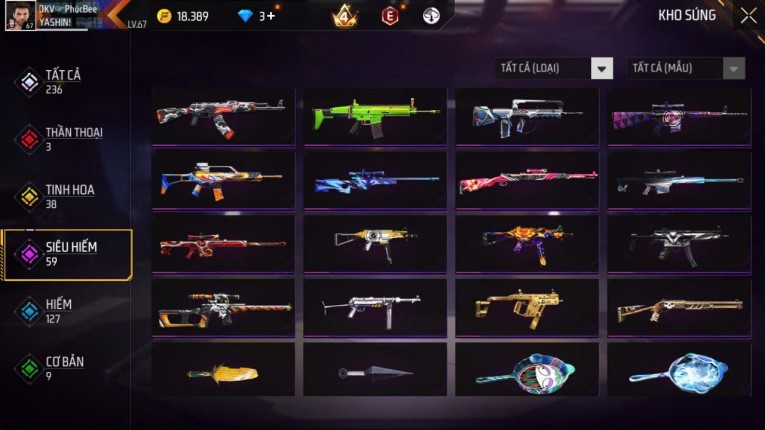Pick the golden machete skin
This screenshot has width=765, height=430.
[x=223, y=372]
